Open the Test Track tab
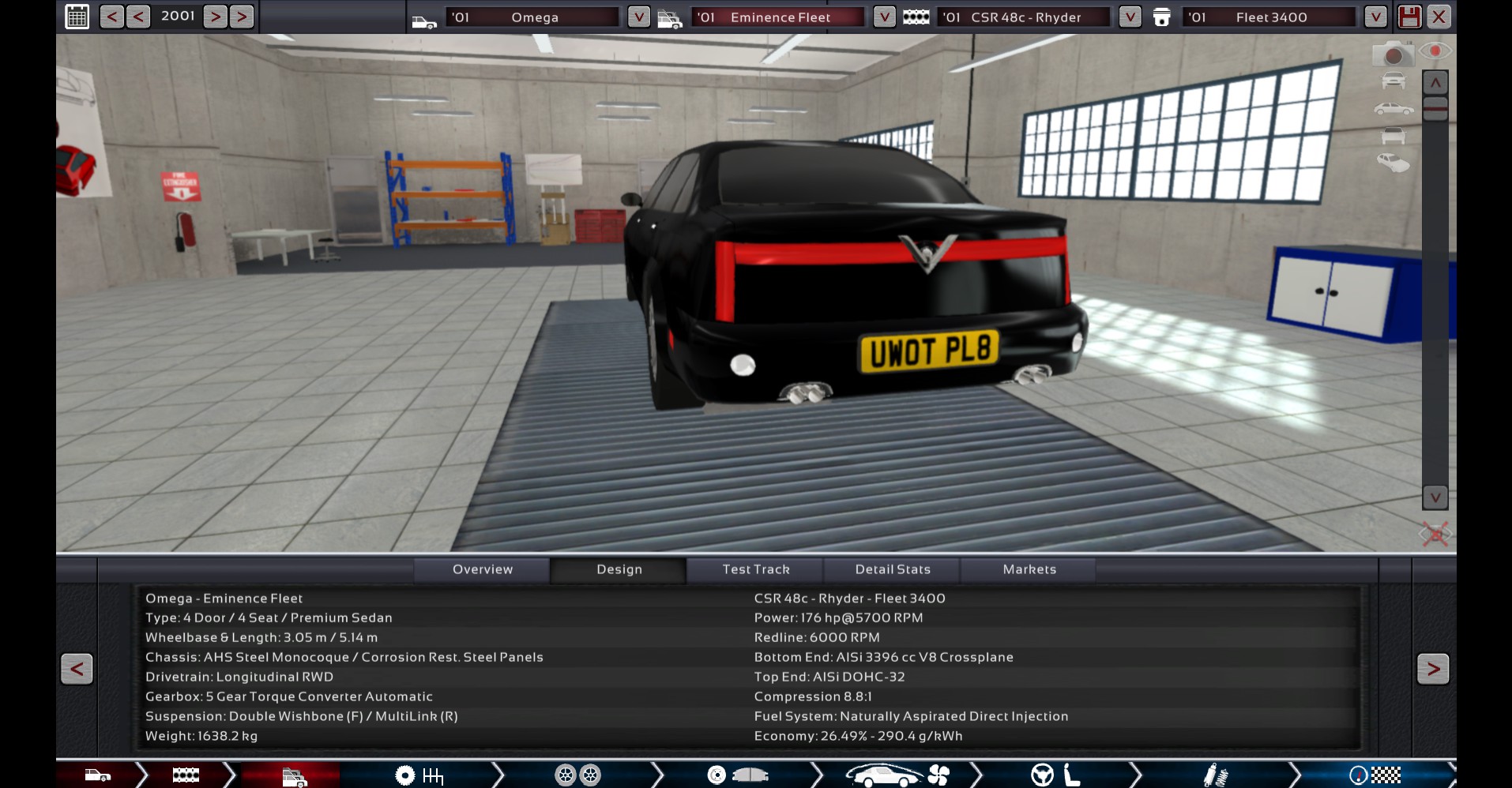 (x=755, y=569)
